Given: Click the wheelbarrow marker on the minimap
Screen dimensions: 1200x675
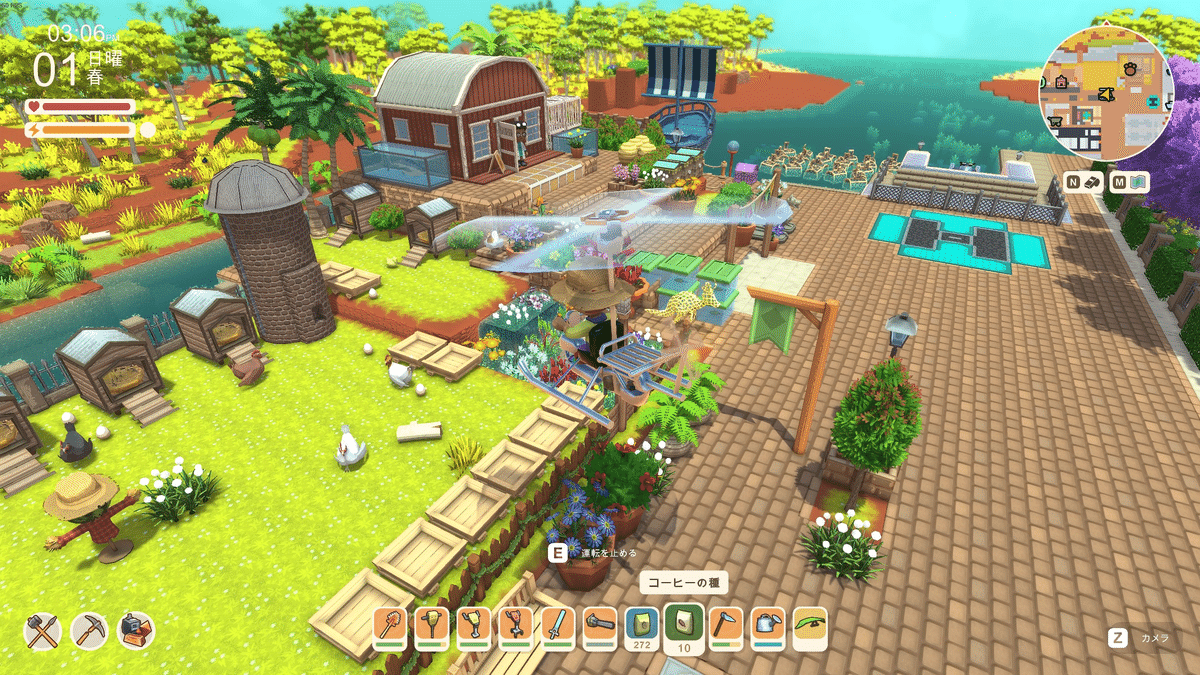Looking at the screenshot, I should [1054, 121].
